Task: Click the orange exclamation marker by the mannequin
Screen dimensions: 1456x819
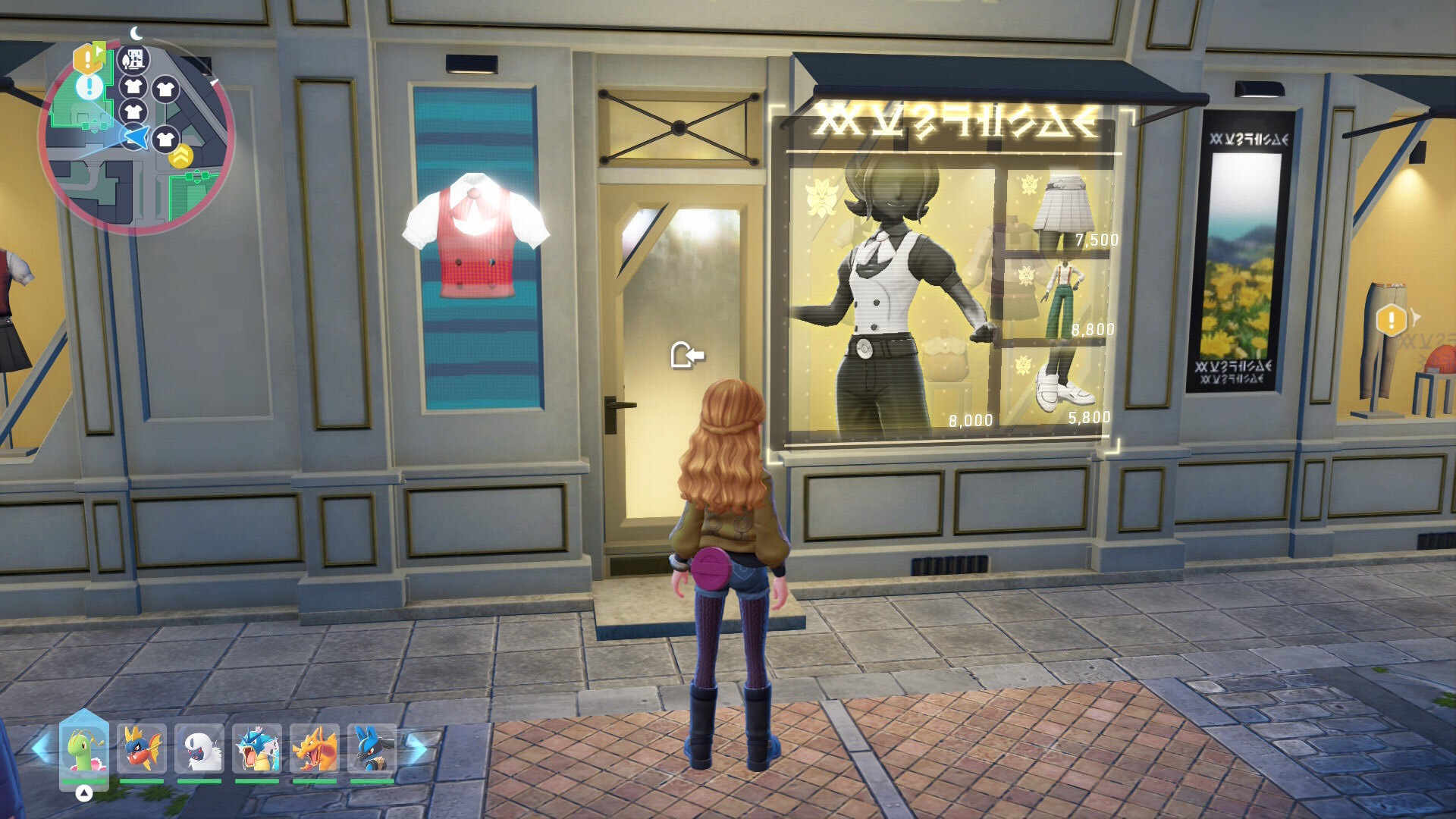Action: (1392, 319)
